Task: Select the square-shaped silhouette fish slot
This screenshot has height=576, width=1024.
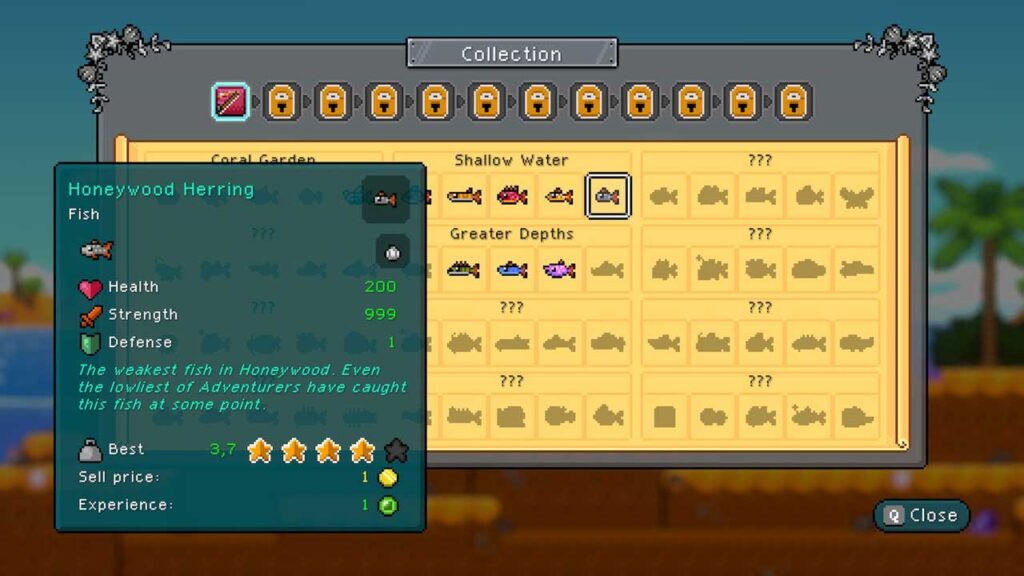Action: [x=664, y=416]
